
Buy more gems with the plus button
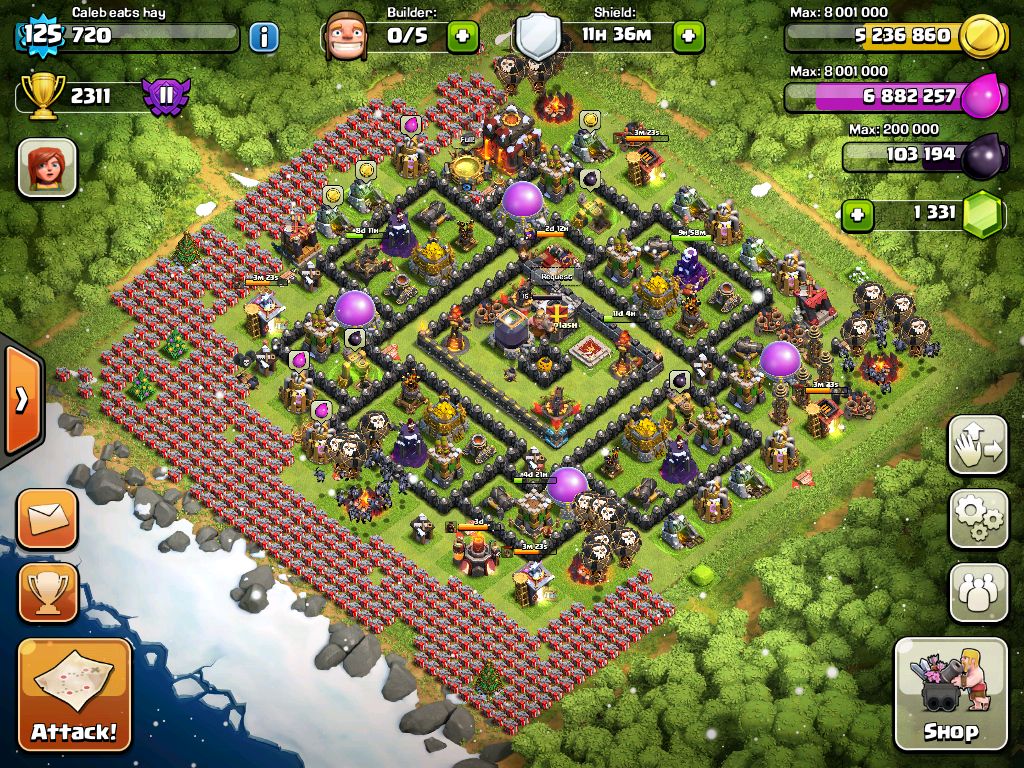click(x=855, y=214)
